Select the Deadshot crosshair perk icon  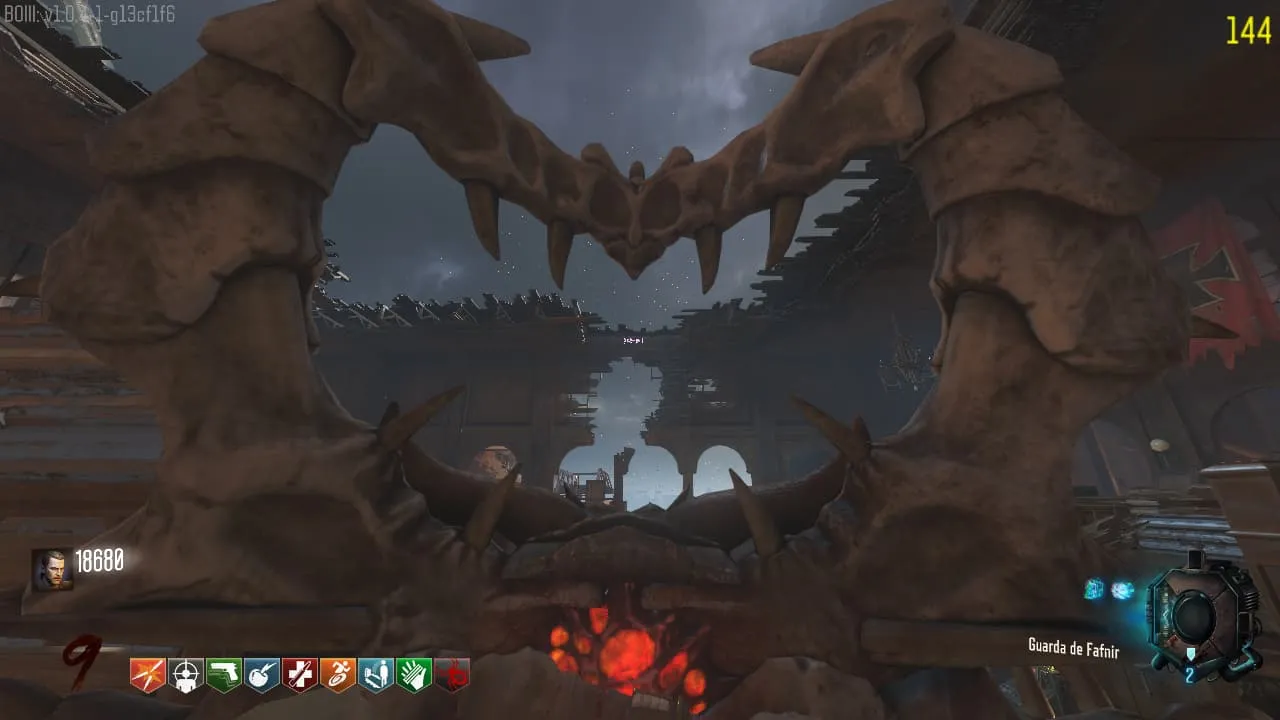point(186,675)
